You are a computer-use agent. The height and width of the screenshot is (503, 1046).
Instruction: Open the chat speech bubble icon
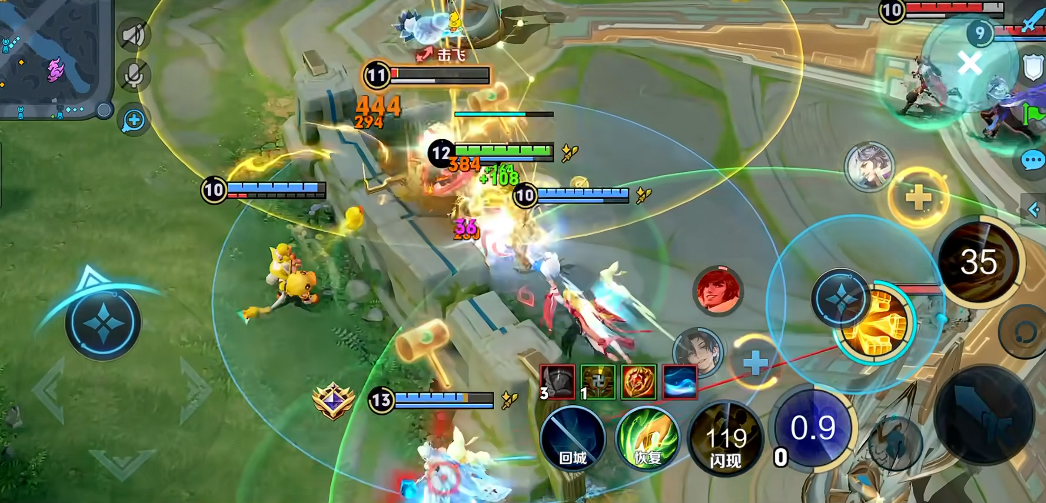1033,160
